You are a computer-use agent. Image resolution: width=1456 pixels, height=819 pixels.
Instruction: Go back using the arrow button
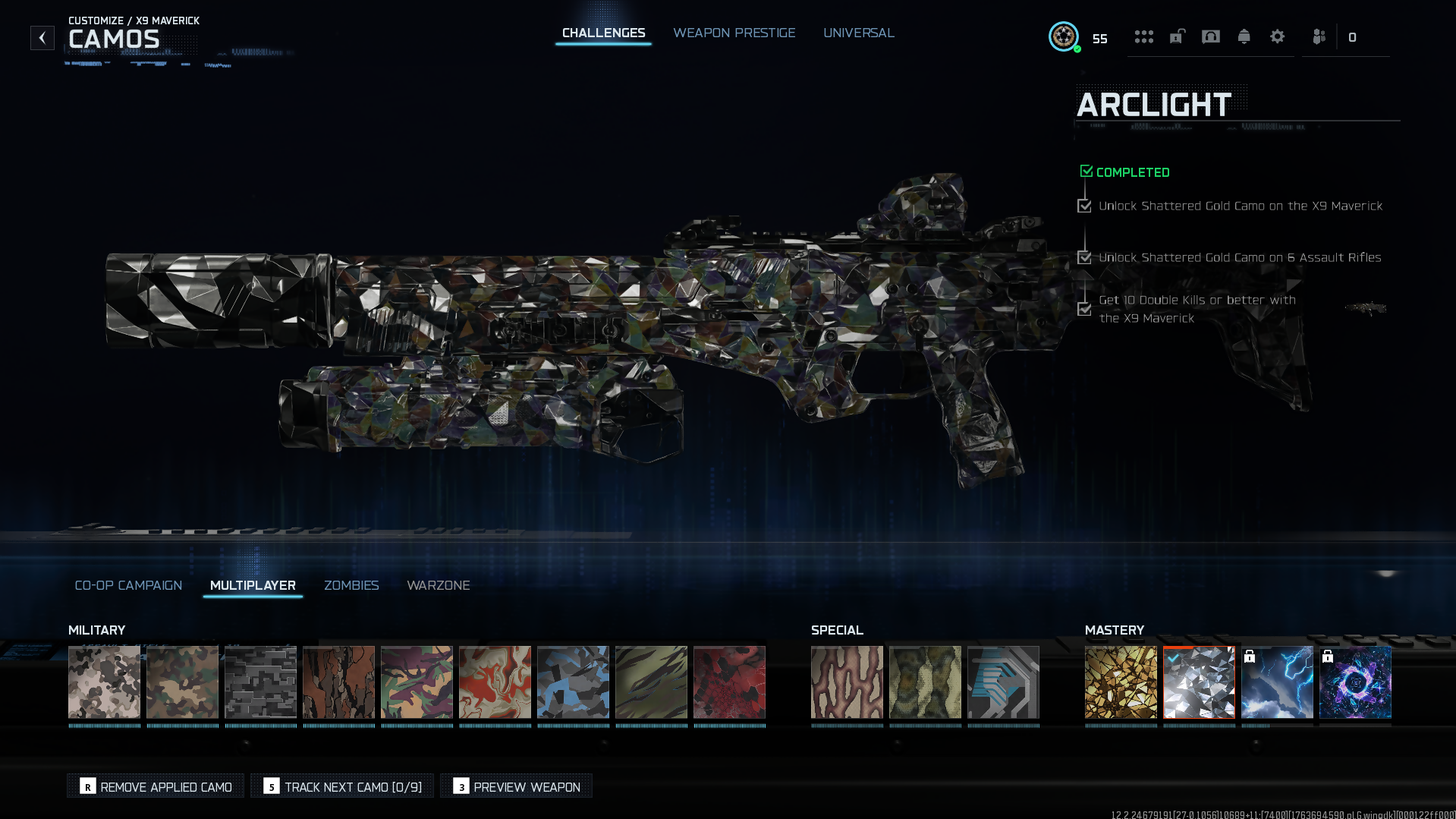(x=42, y=38)
